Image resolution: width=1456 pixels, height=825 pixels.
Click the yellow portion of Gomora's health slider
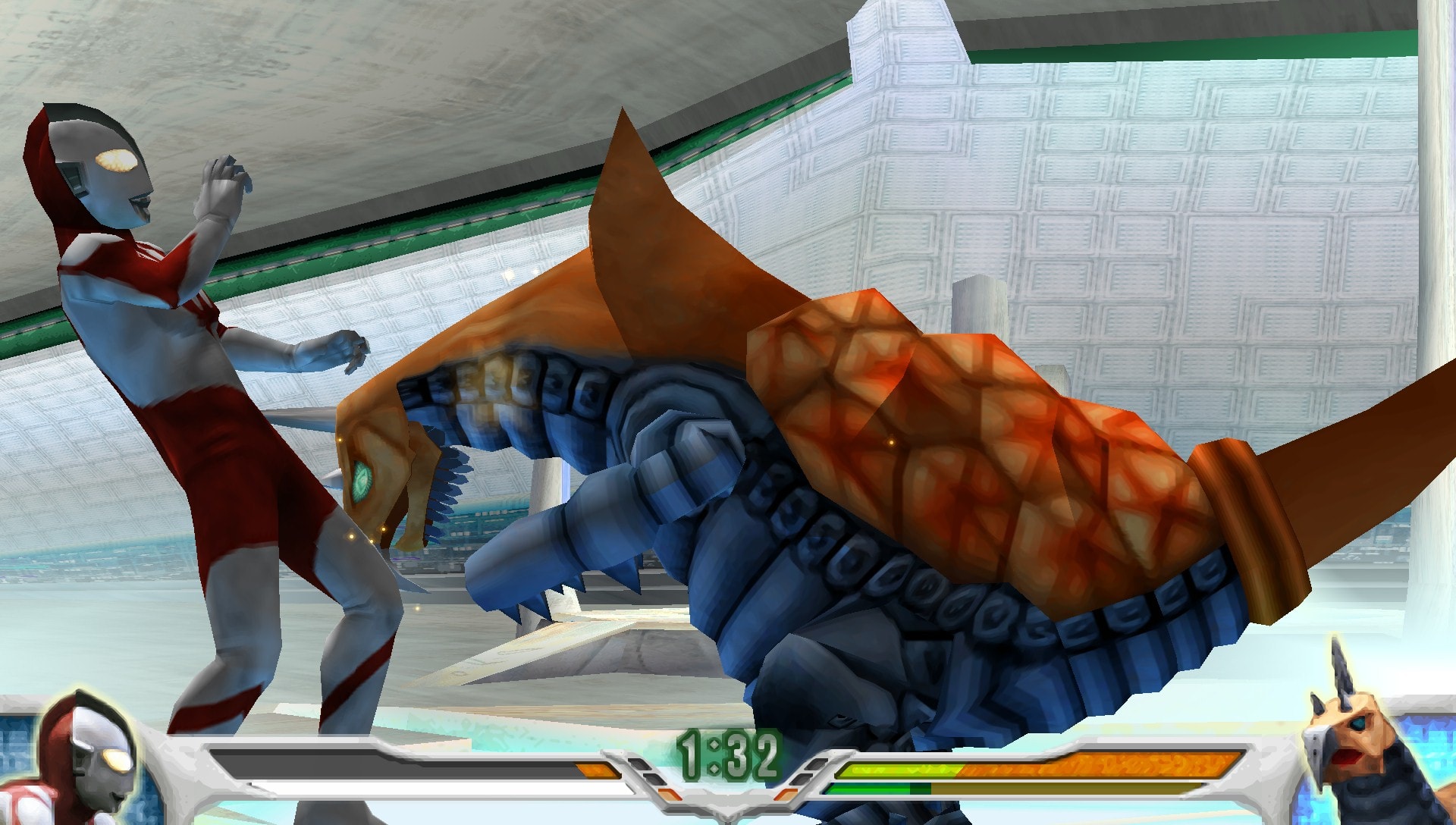pos(895,769)
